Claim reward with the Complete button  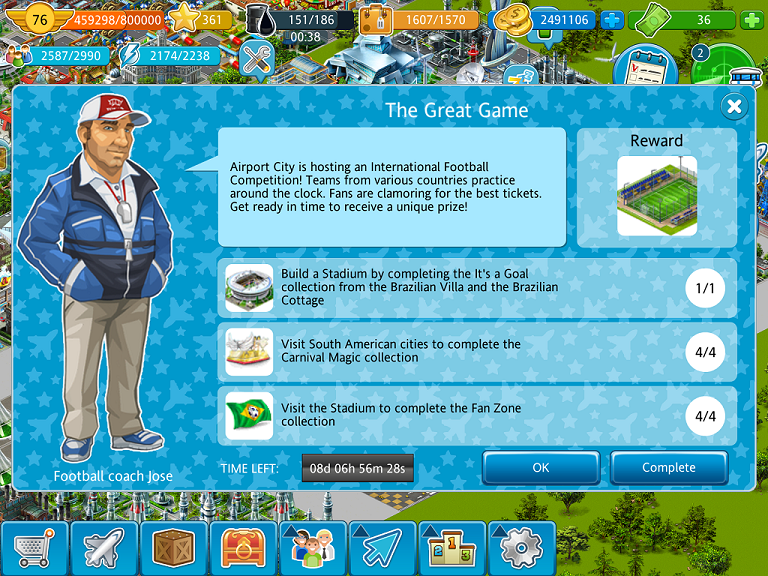pos(668,468)
